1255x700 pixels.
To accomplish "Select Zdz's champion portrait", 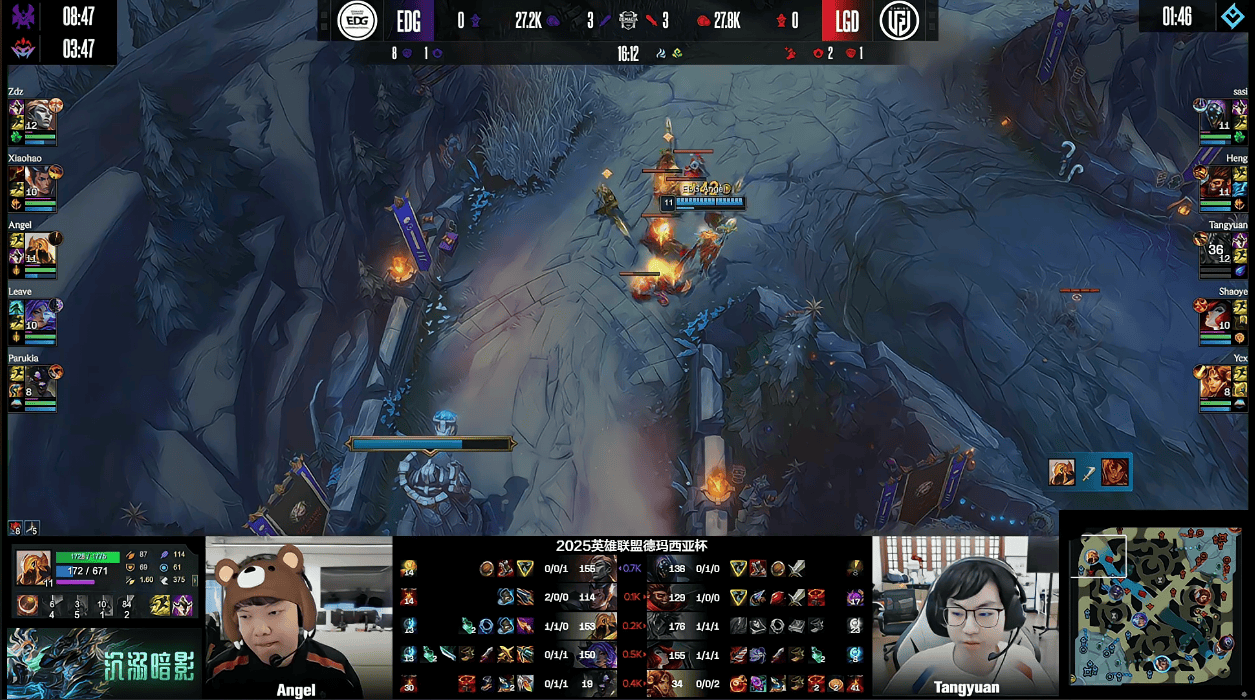I will click(39, 115).
